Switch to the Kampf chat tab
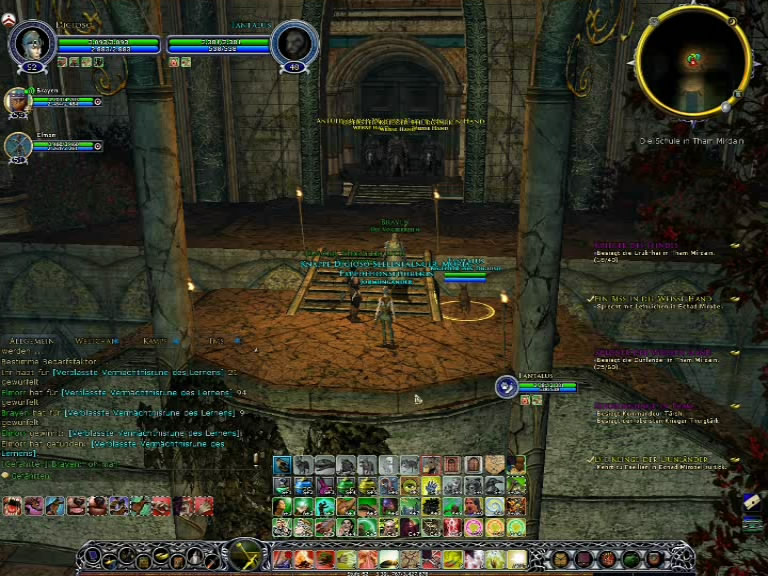Screen dimensions: 768x576 (x=155, y=341)
